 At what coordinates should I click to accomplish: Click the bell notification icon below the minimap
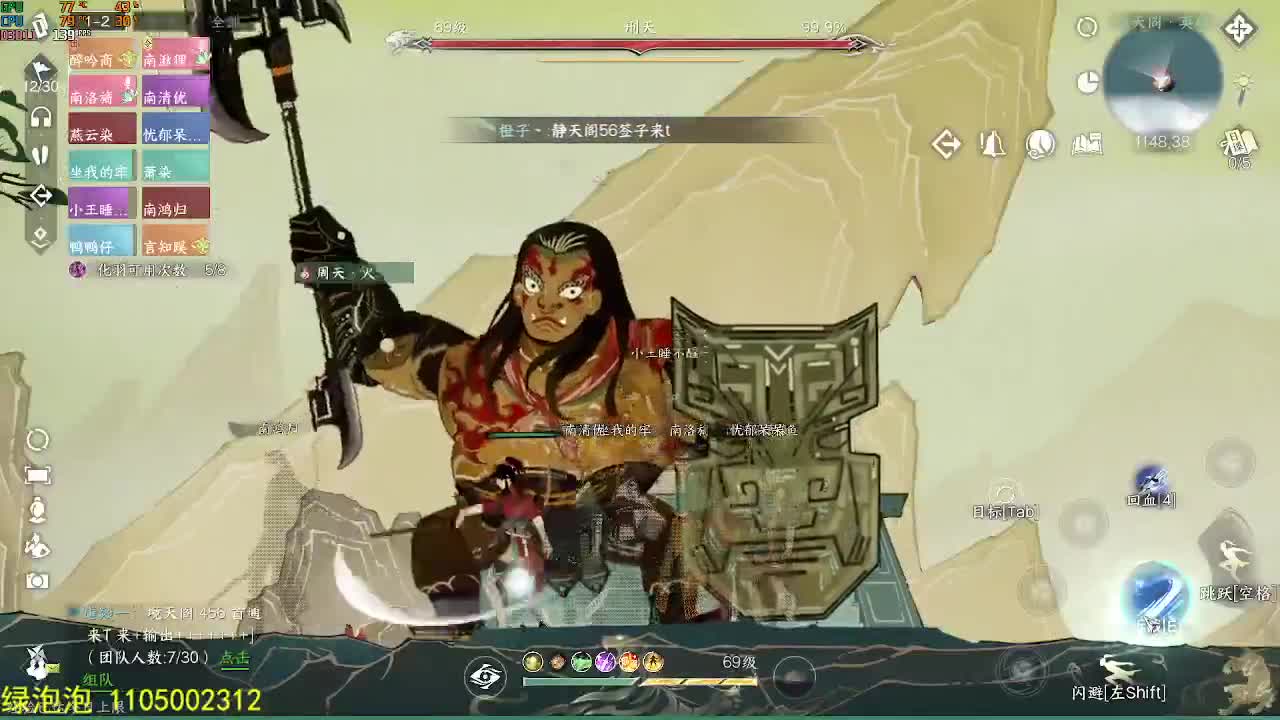pos(992,143)
